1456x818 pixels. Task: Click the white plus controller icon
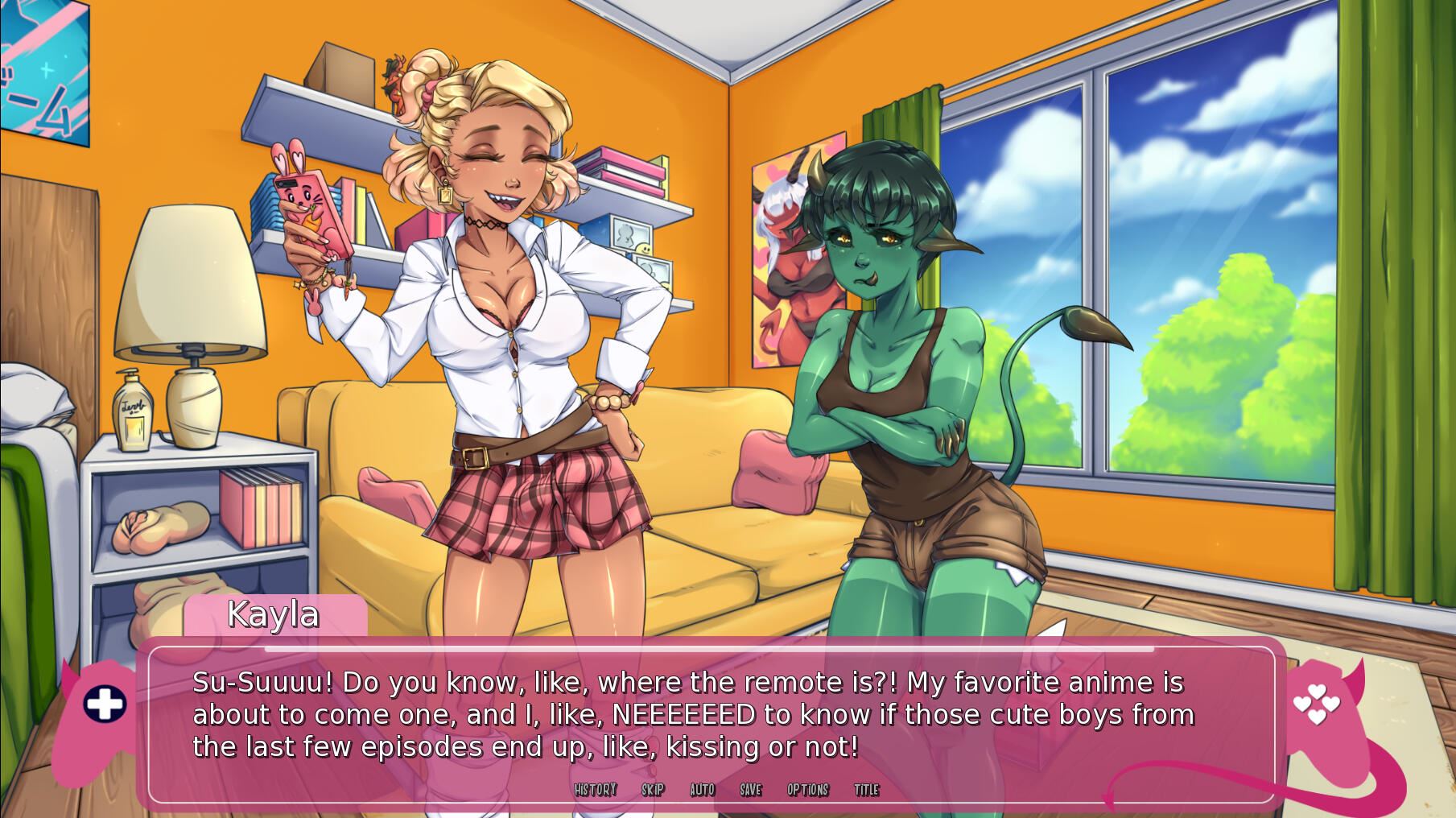click(105, 704)
